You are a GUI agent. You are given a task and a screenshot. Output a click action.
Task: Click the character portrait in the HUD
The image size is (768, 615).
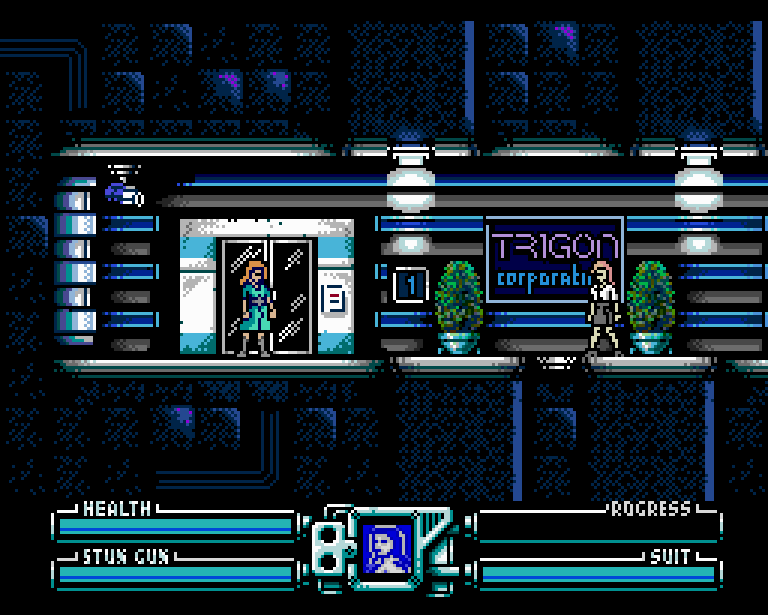[386, 549]
